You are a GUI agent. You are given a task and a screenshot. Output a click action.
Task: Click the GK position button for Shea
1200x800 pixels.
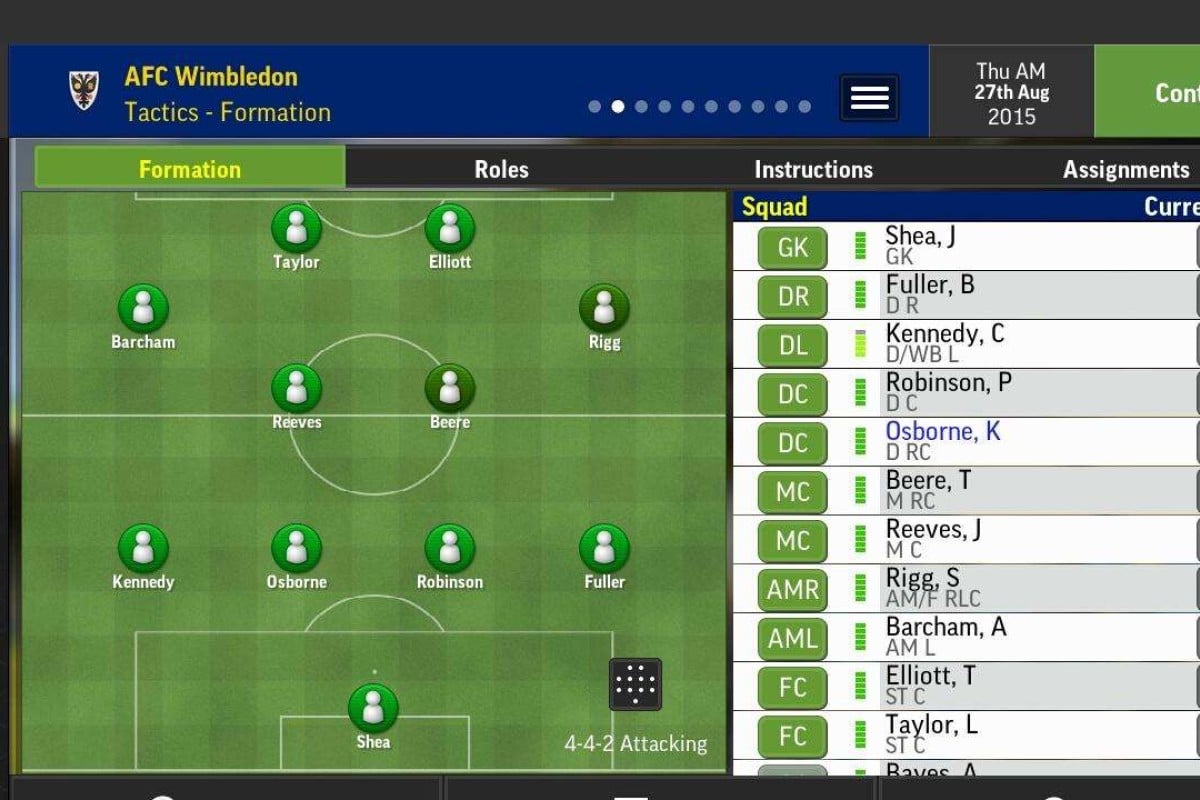tap(792, 246)
